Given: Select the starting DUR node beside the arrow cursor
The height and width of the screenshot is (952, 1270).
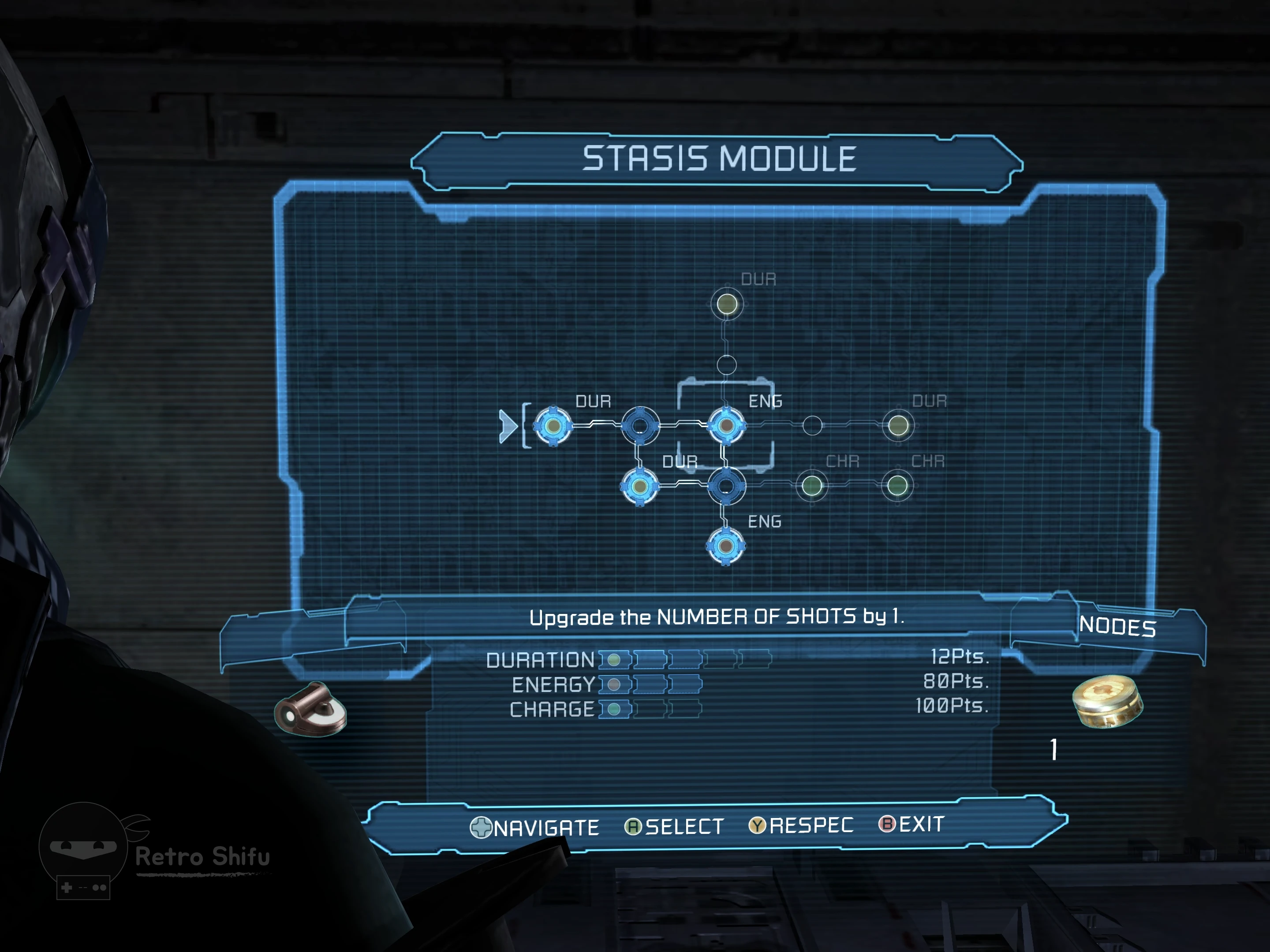Looking at the screenshot, I should pyautogui.click(x=553, y=426).
